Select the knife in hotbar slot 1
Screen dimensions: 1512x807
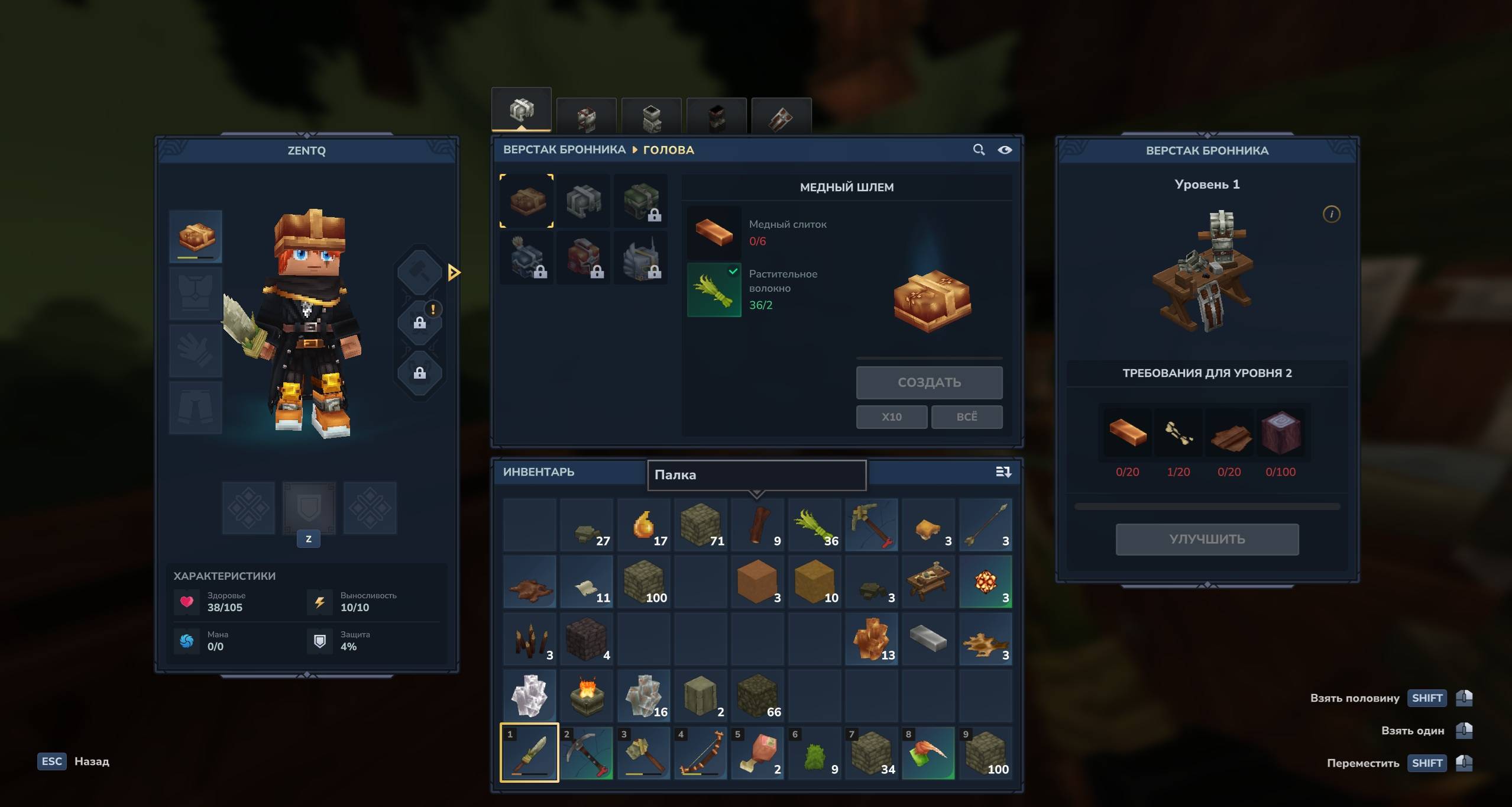click(529, 753)
